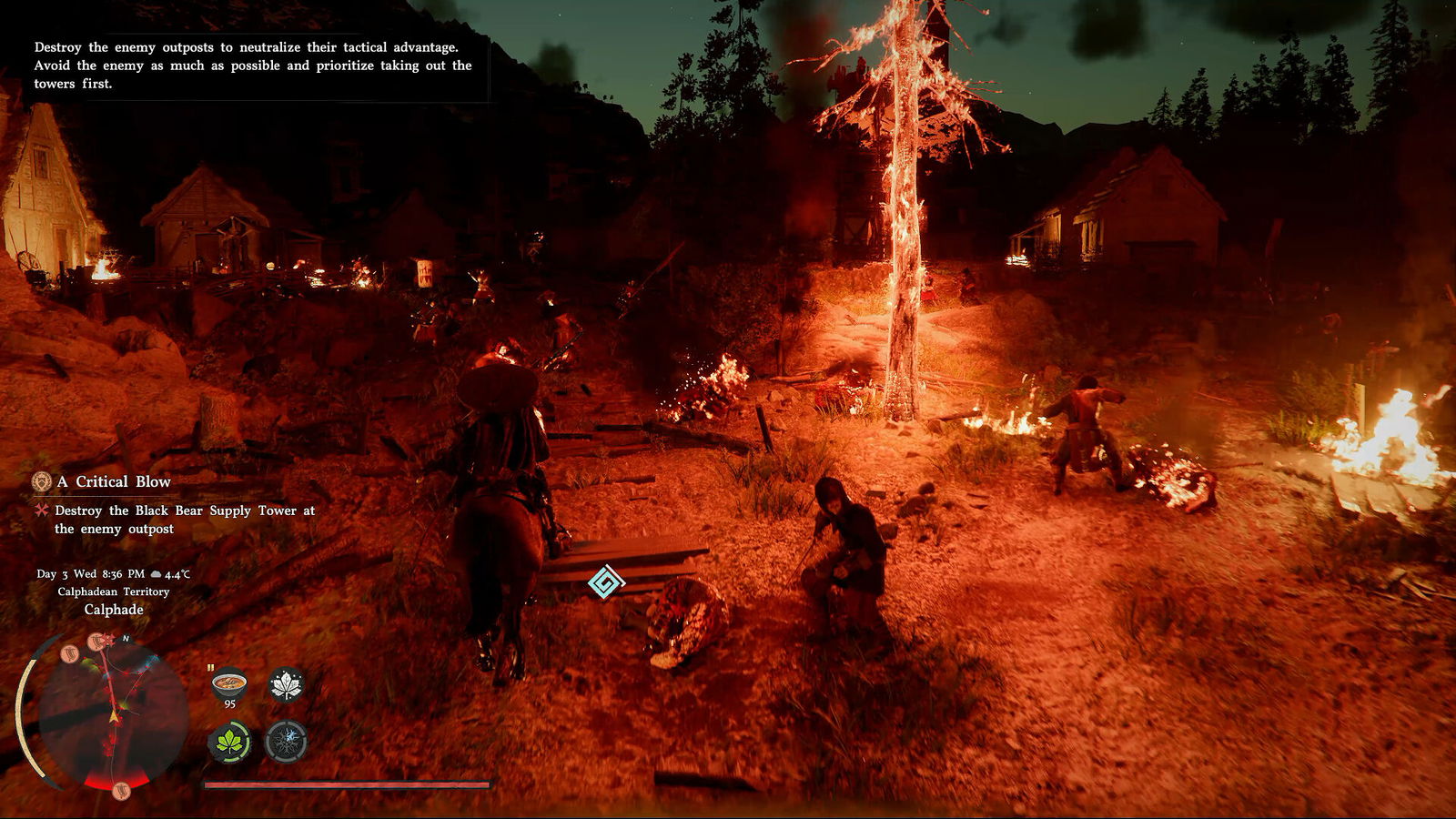The width and height of the screenshot is (1456, 819).
Task: Activate the green leaf skill icon
Action: 230,743
